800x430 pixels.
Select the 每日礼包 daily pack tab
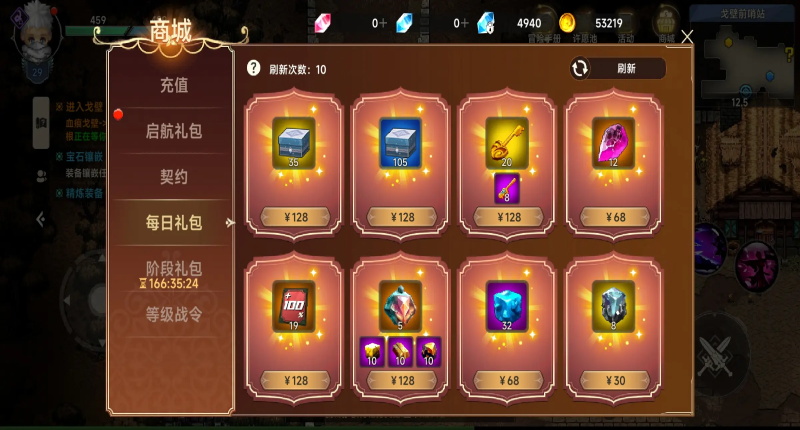(x=173, y=223)
